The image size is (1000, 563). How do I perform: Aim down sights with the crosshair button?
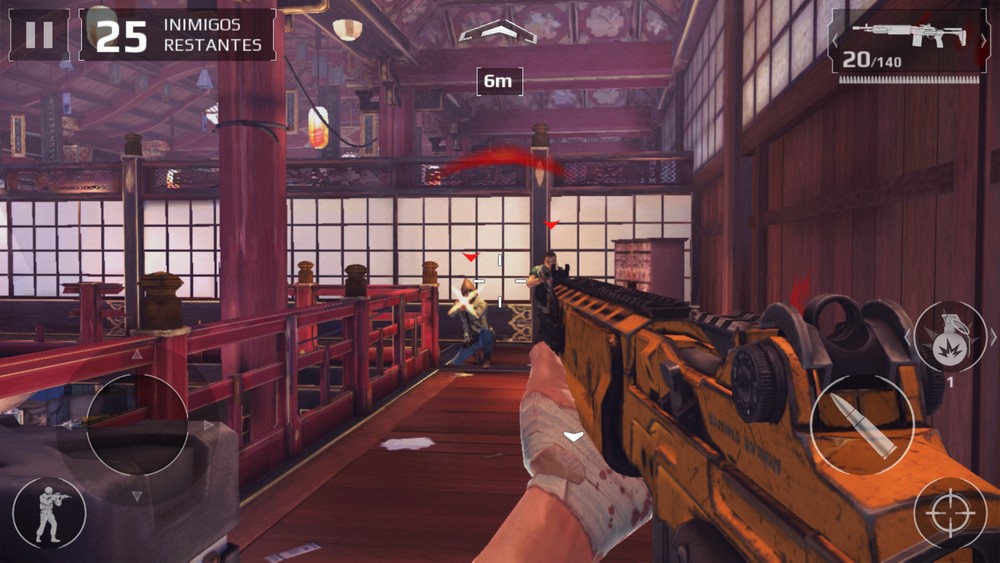click(950, 513)
